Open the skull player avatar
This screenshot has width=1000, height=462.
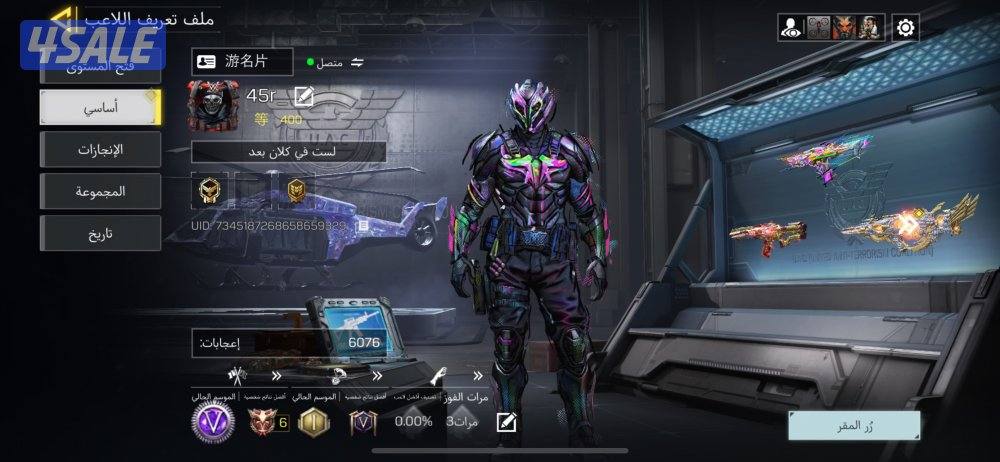[x=213, y=107]
